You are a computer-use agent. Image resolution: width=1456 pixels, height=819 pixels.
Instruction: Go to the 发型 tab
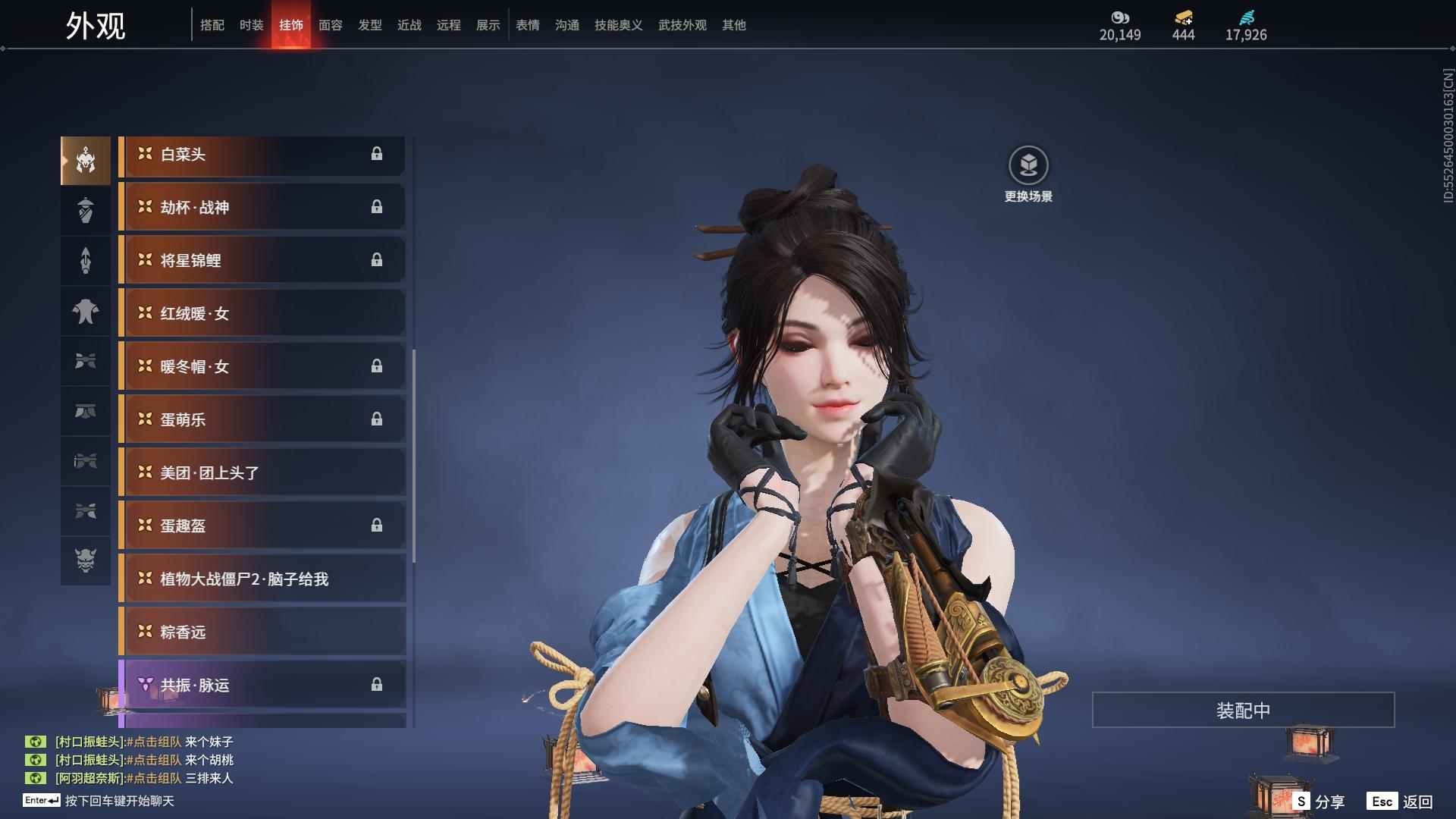(x=370, y=25)
